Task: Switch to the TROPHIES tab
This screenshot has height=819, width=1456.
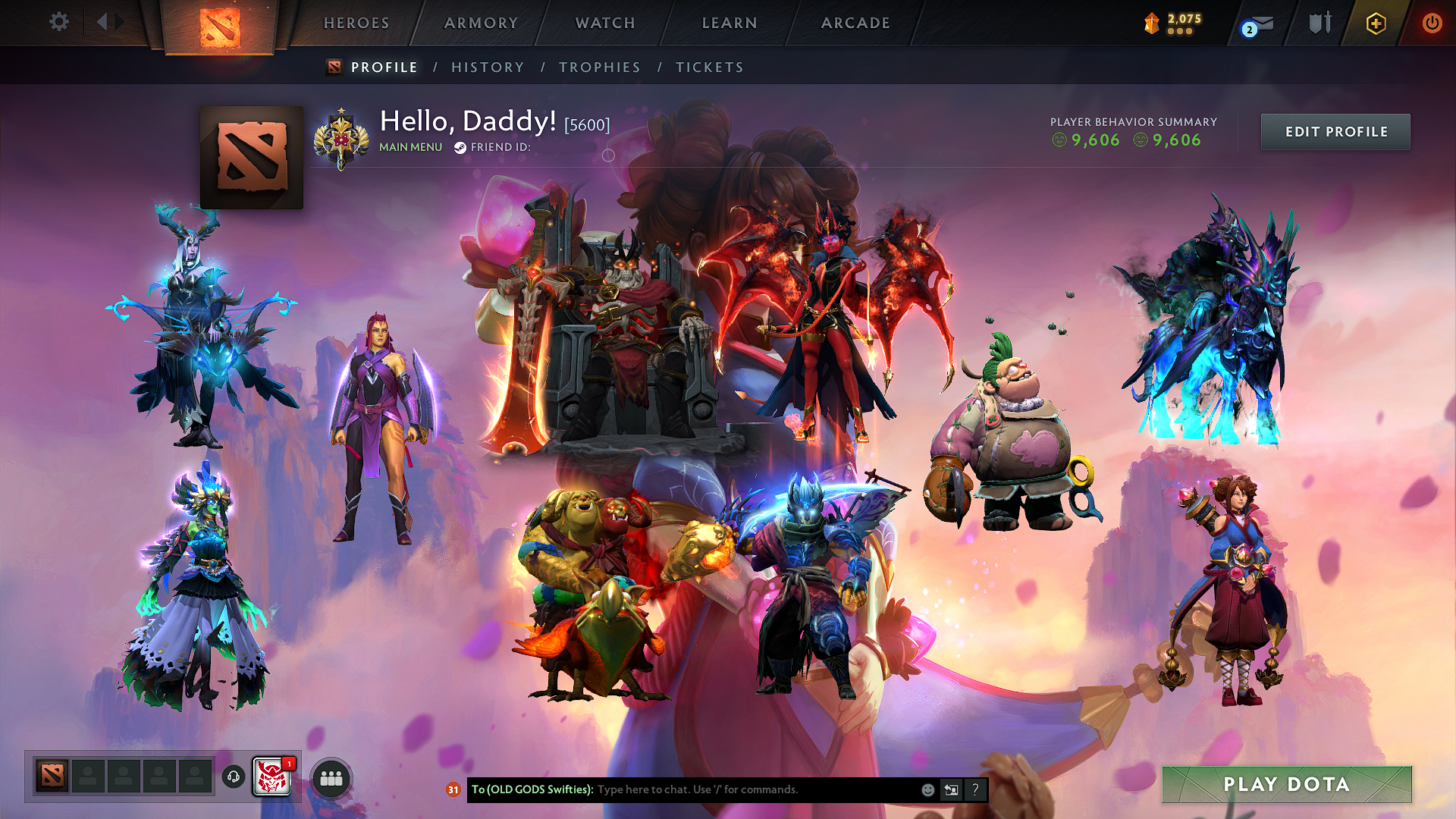Action: coord(599,67)
